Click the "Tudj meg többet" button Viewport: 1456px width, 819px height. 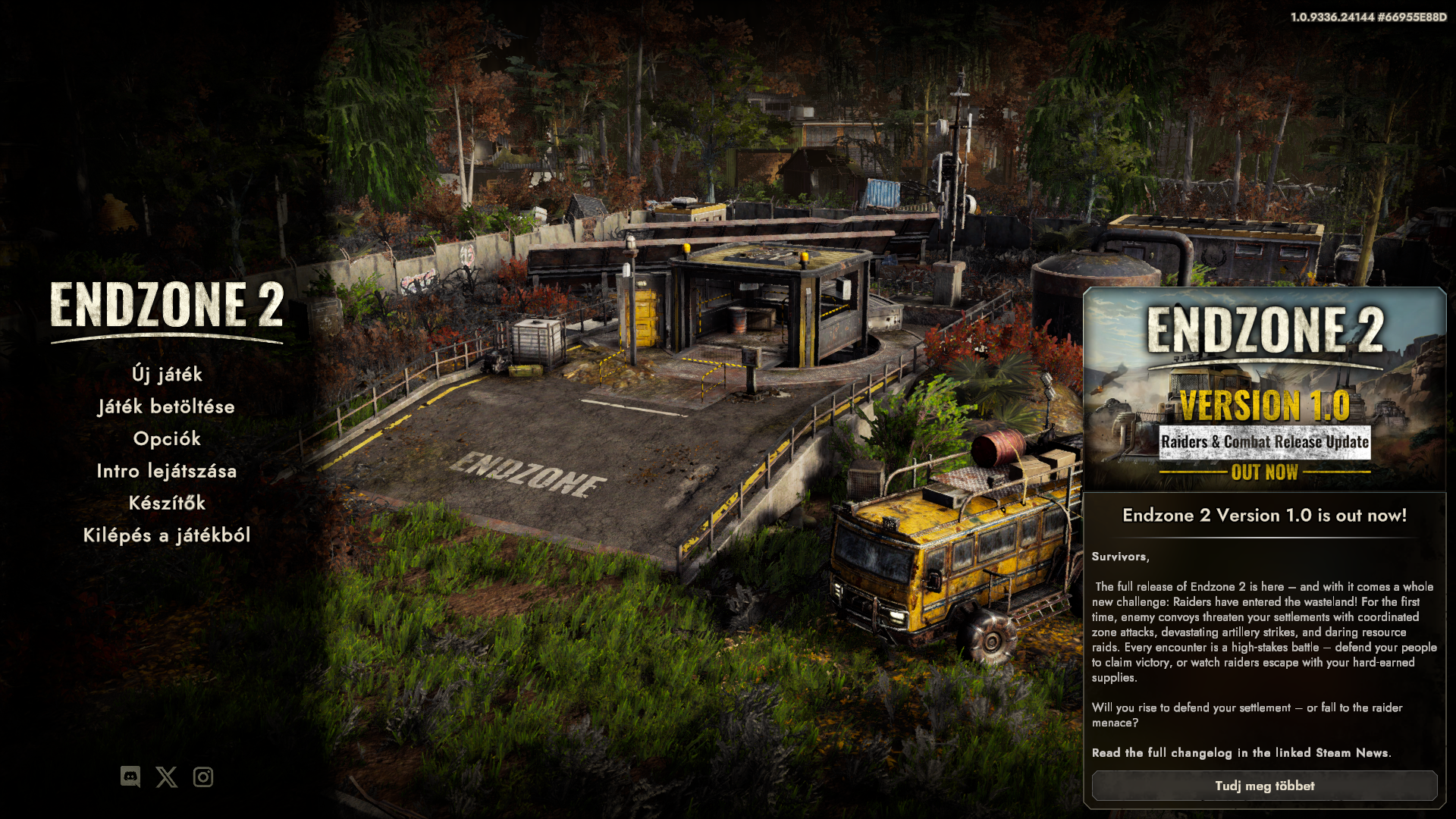coord(1264,786)
